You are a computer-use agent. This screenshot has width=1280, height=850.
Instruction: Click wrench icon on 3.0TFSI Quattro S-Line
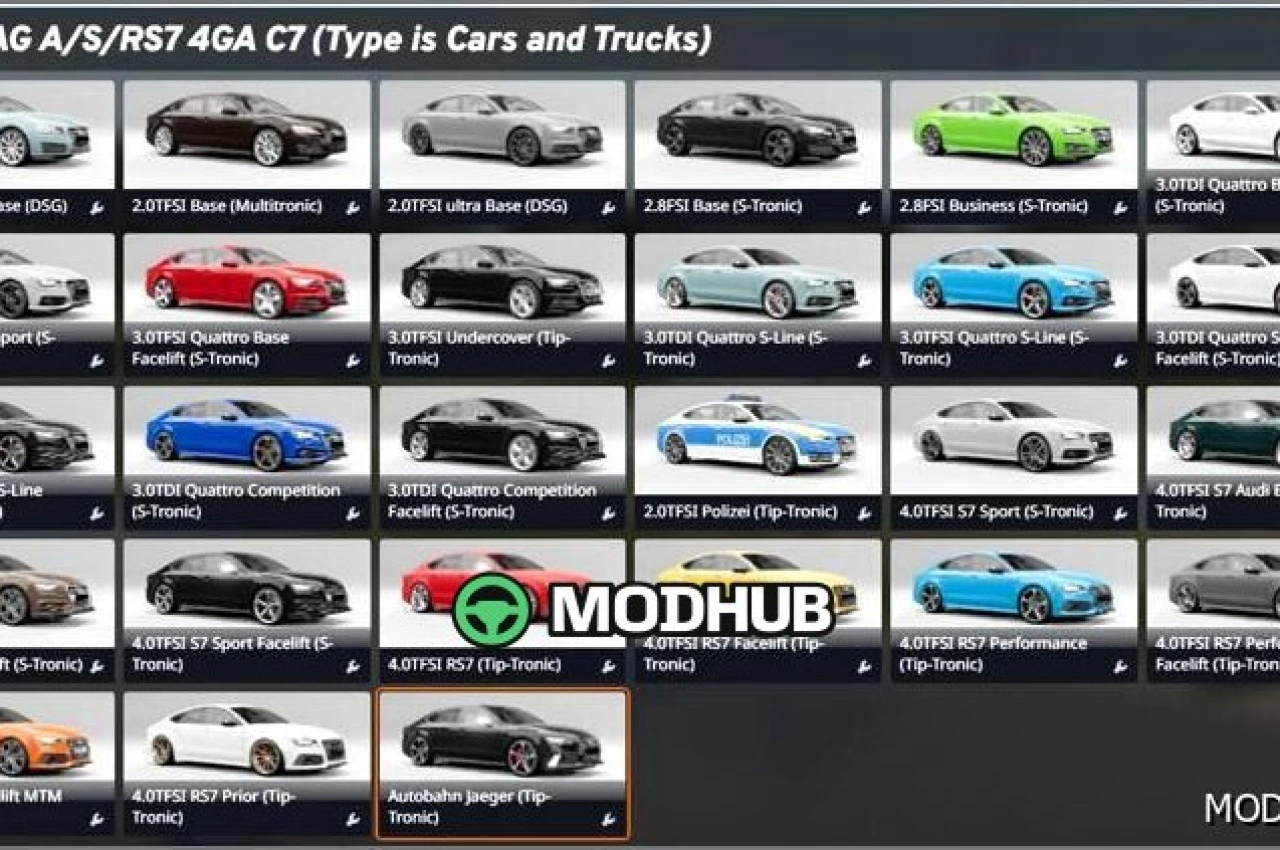(x=1121, y=362)
